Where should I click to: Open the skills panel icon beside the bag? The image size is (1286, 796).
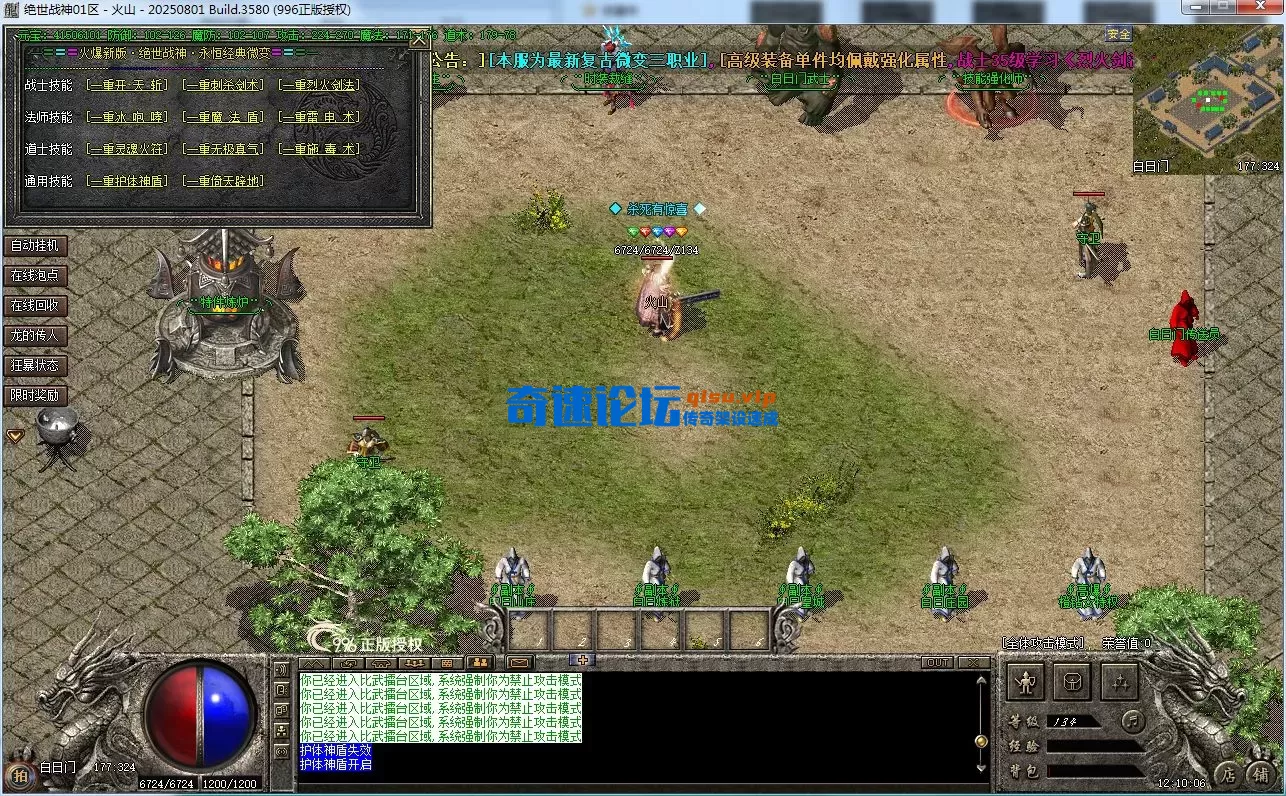(1119, 681)
